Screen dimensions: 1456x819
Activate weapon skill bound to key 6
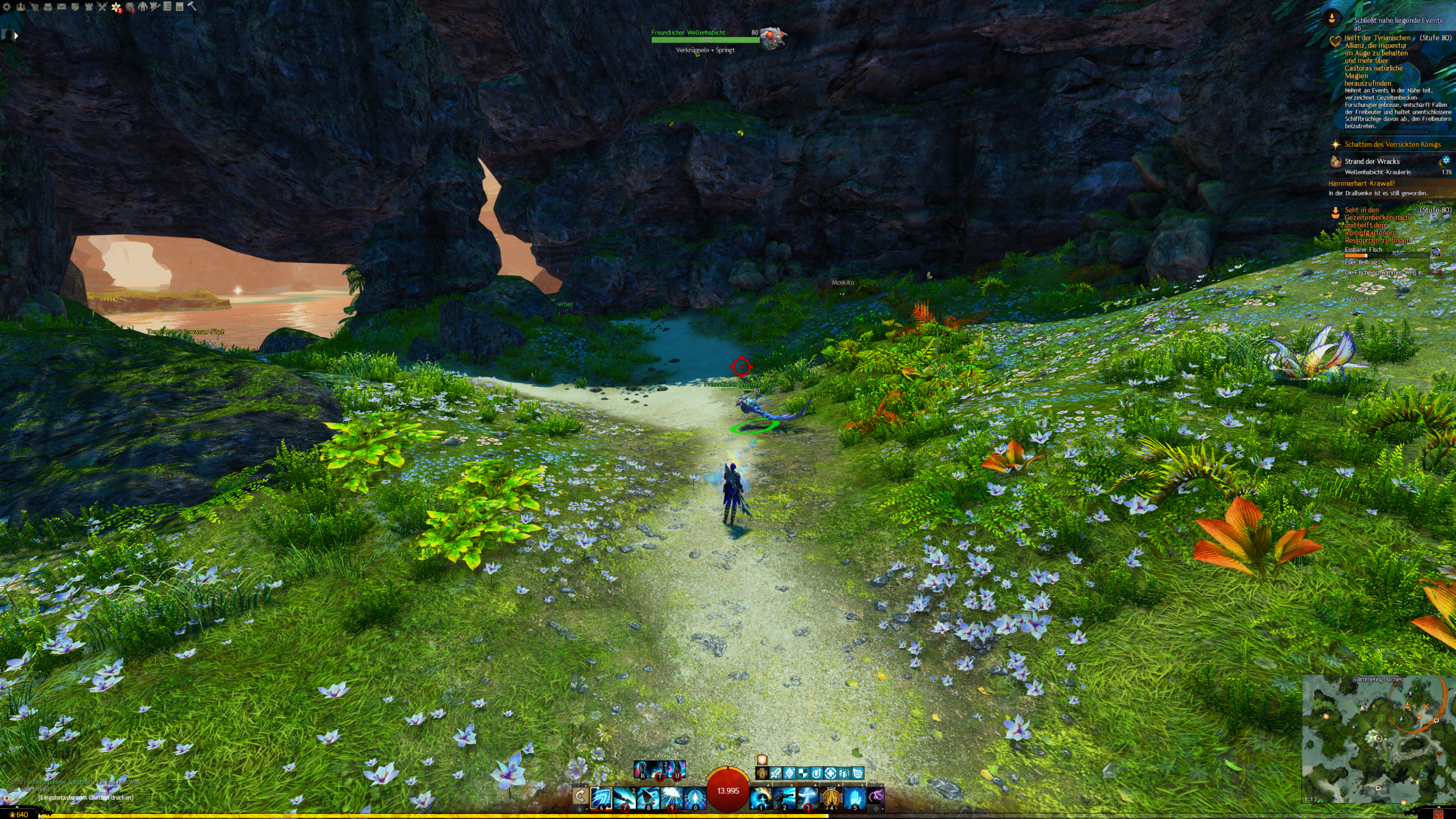(x=601, y=798)
